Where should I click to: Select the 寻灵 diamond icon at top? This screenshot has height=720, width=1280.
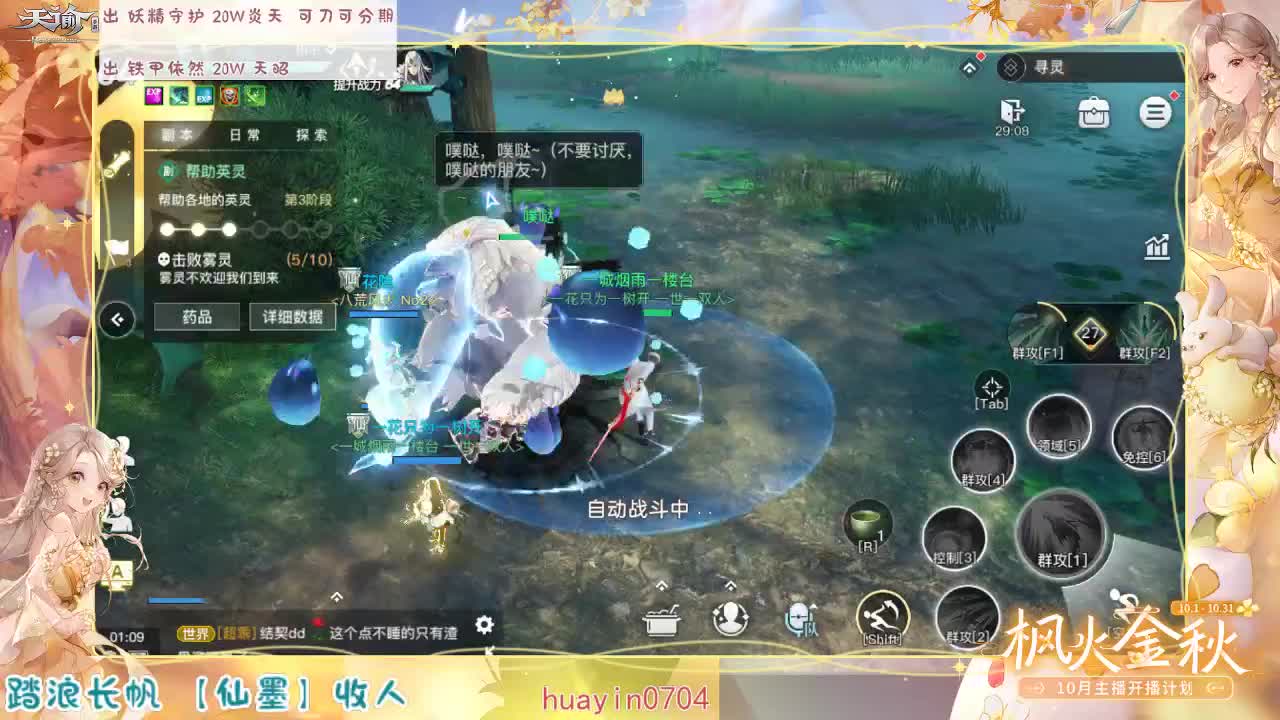[x=1011, y=67]
